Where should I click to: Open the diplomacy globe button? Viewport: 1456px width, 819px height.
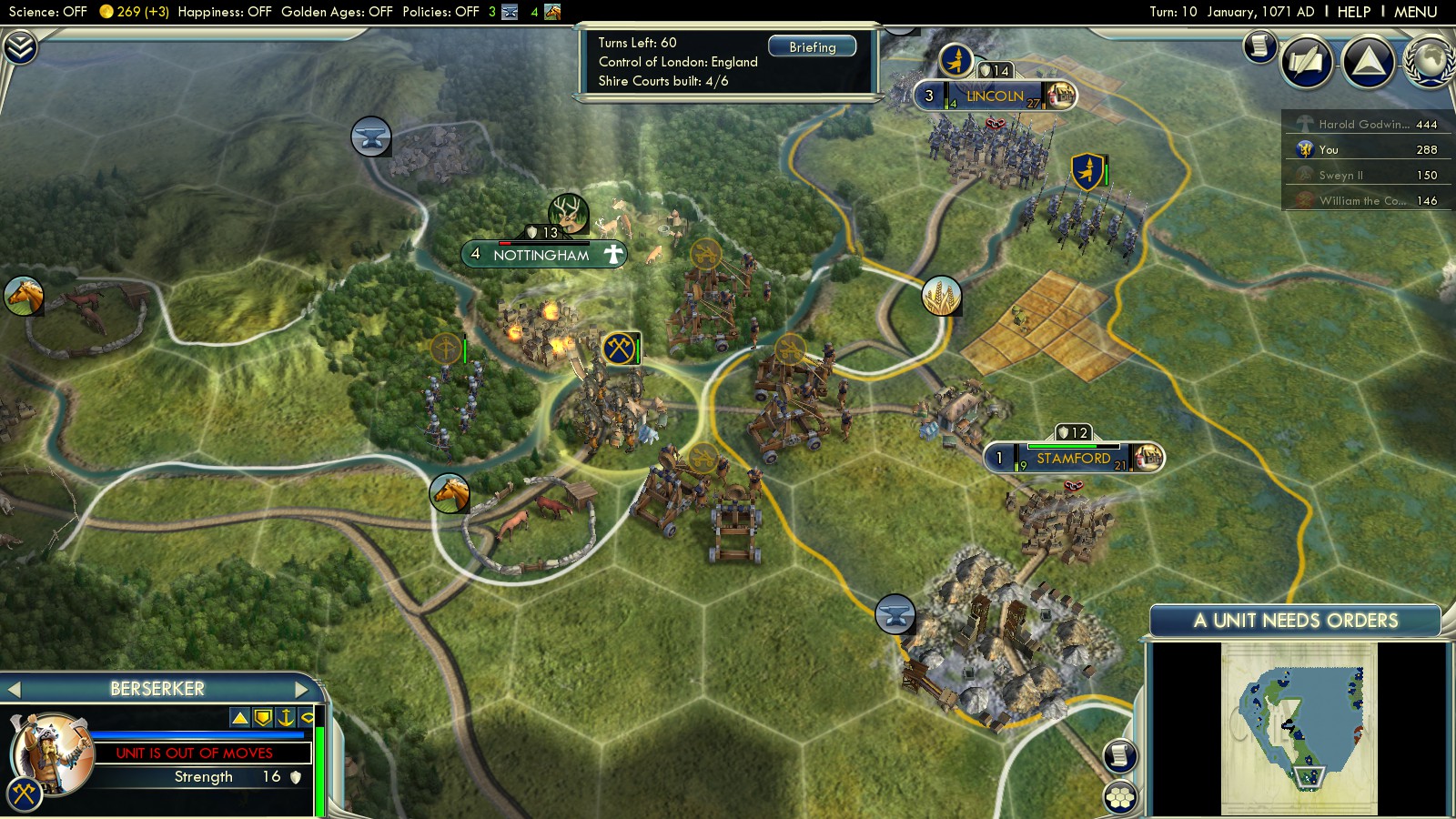(1430, 61)
